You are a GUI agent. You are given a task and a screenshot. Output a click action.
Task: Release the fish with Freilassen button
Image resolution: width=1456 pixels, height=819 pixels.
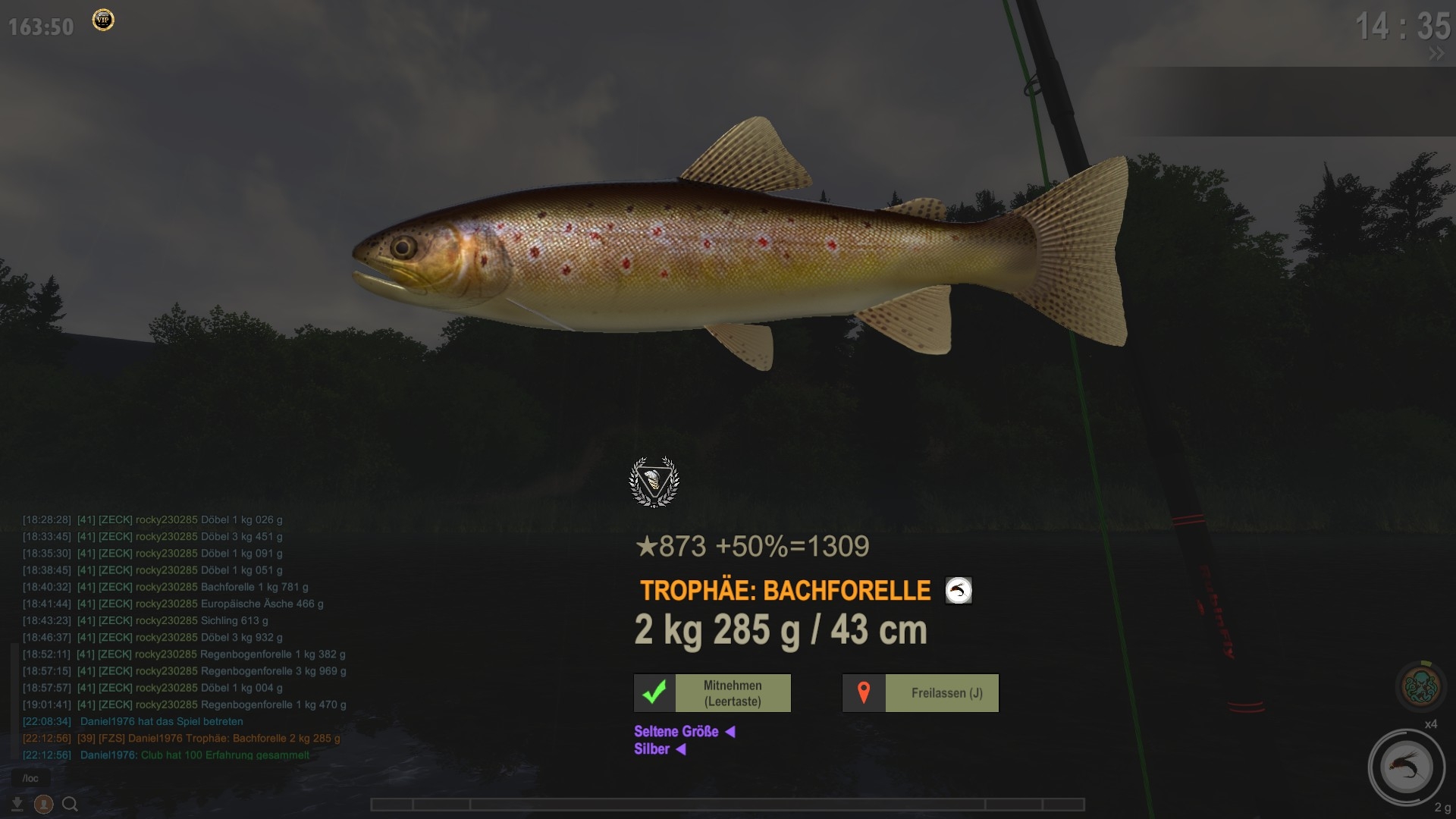coord(920,693)
